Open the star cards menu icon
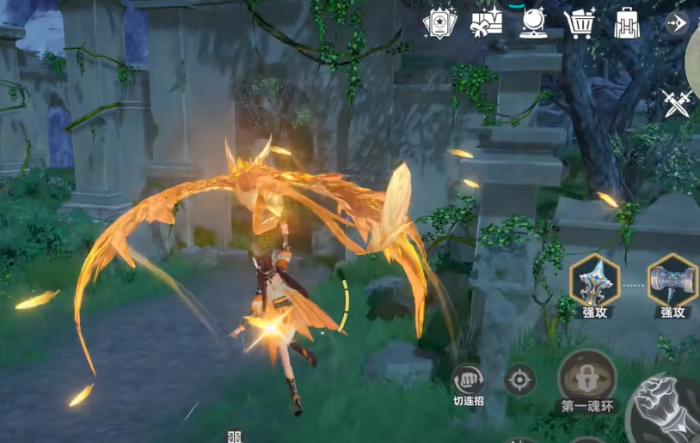 pyautogui.click(x=440, y=22)
